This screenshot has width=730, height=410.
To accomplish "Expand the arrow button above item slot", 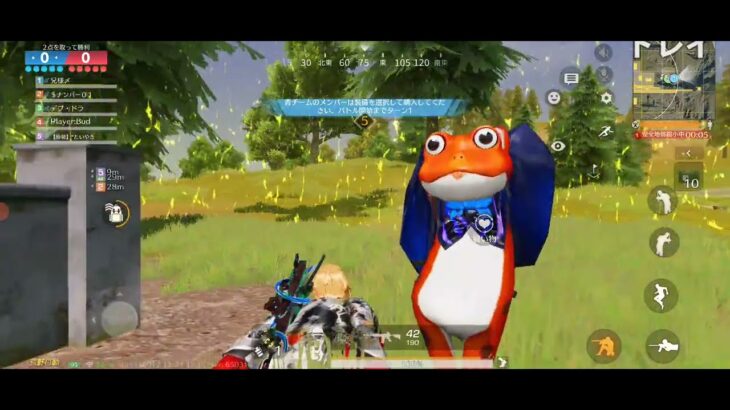I will (689, 153).
